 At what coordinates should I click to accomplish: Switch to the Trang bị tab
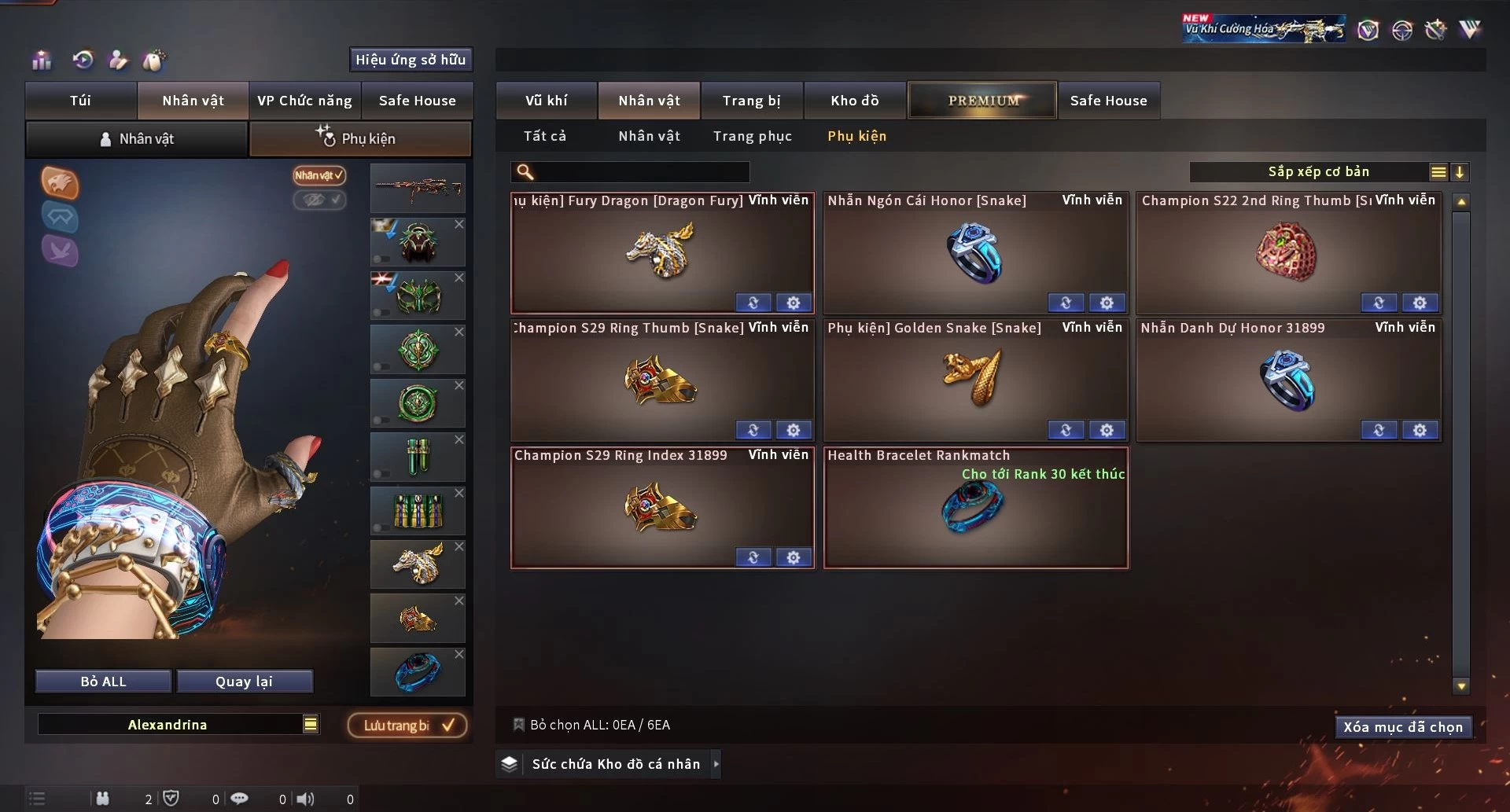[x=751, y=101]
